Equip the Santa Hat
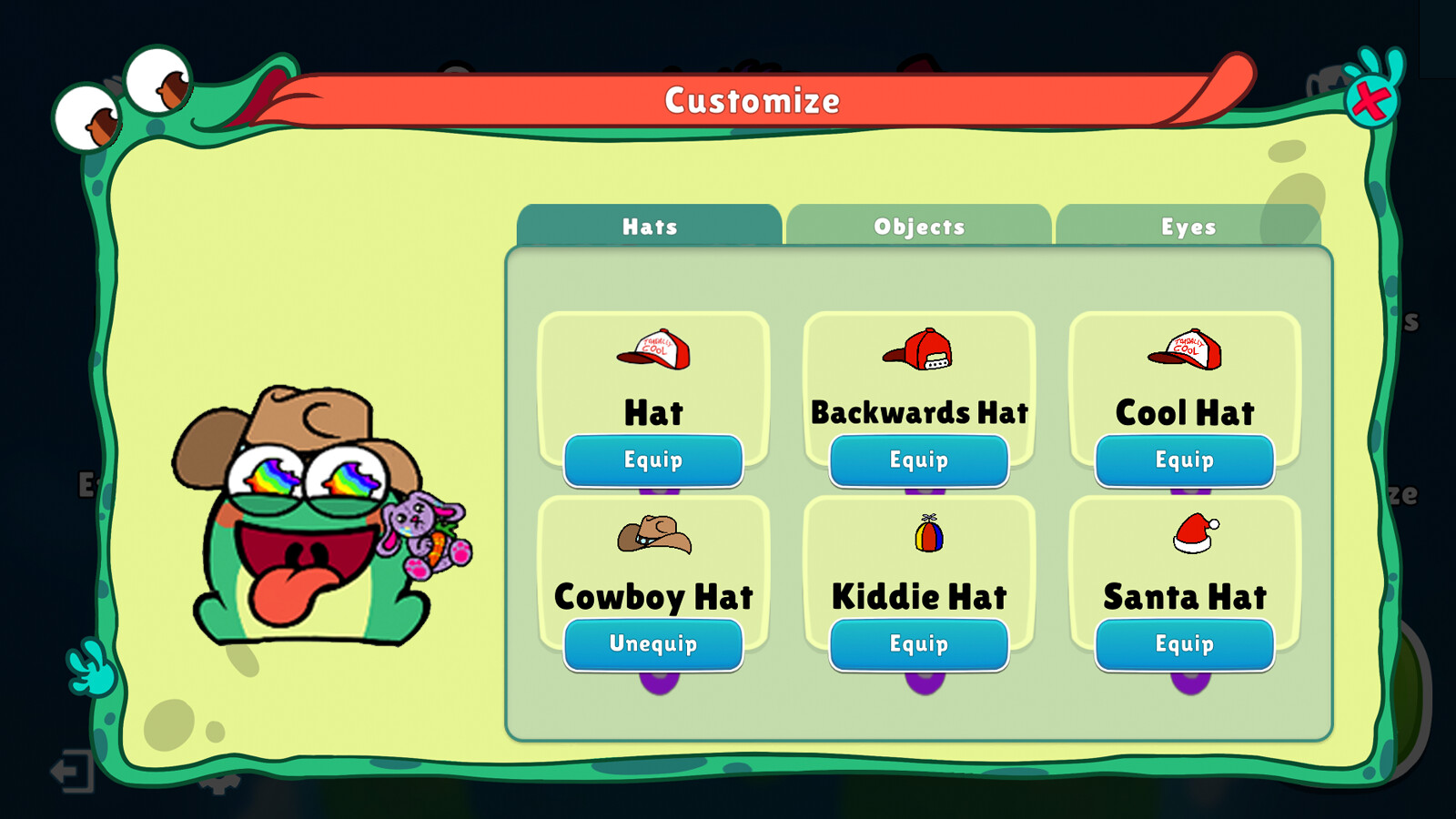The width and height of the screenshot is (1456, 819). click(1184, 644)
